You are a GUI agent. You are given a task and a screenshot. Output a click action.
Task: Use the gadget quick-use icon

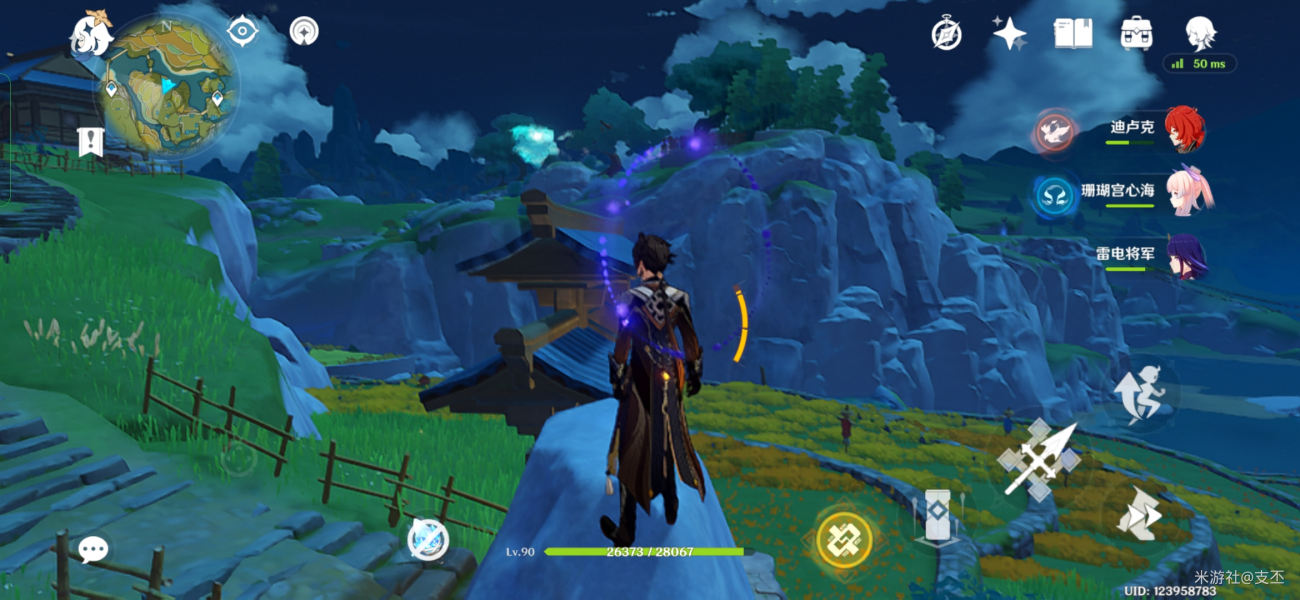tap(429, 540)
